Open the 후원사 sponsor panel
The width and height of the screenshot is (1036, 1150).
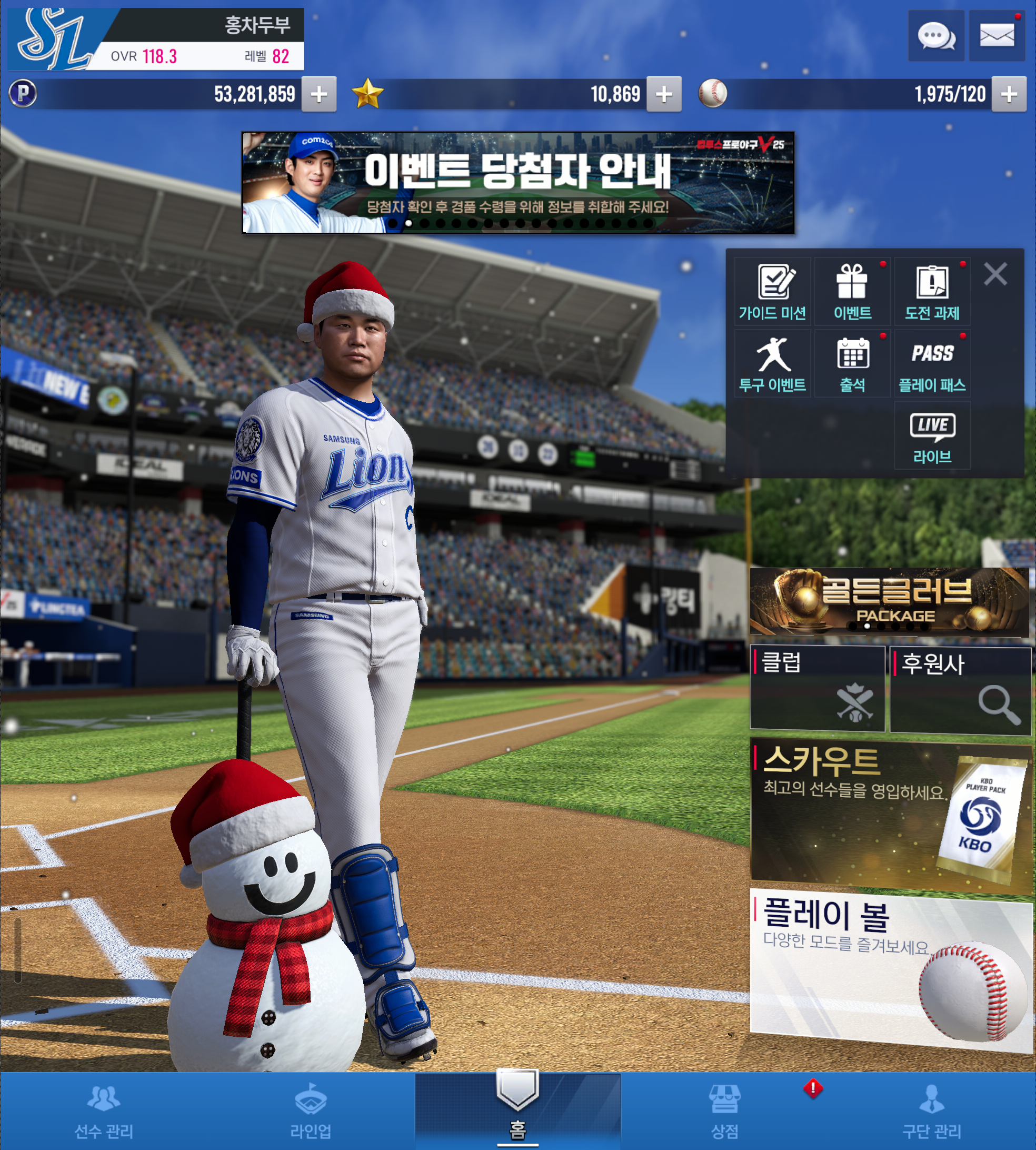[960, 689]
